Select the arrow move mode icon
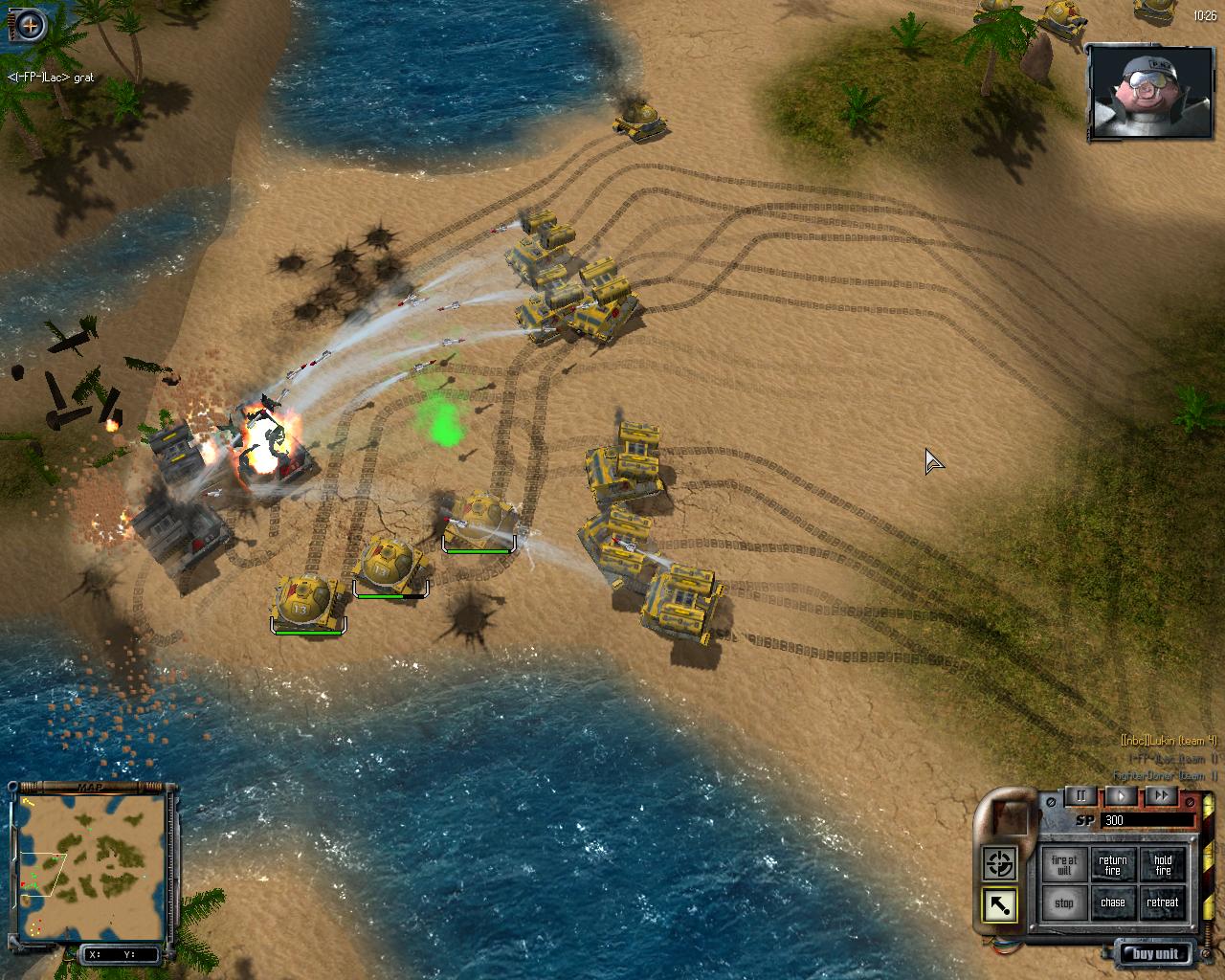Image resolution: width=1225 pixels, height=980 pixels. click(999, 905)
